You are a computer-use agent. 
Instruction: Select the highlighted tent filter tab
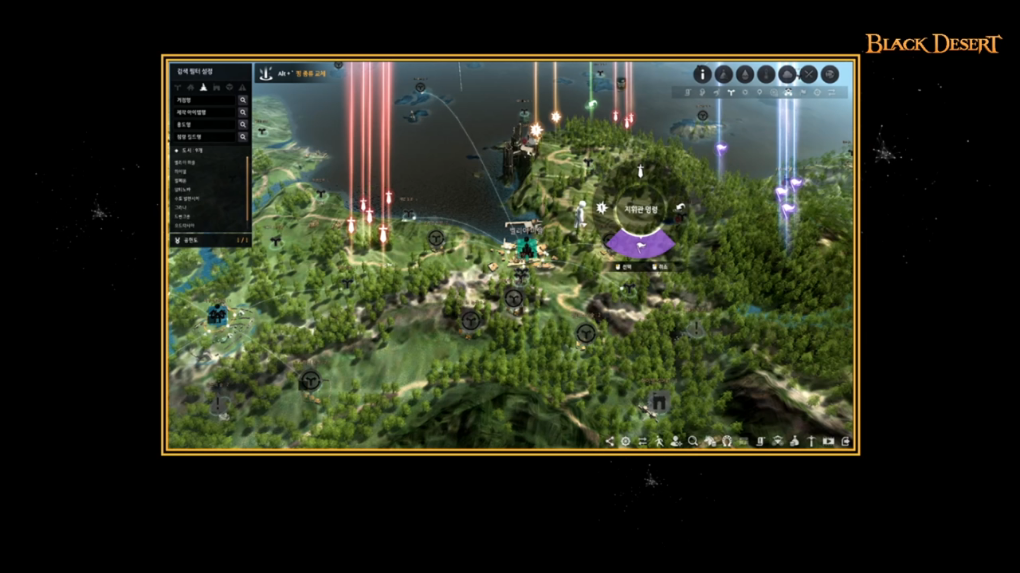[x=204, y=87]
